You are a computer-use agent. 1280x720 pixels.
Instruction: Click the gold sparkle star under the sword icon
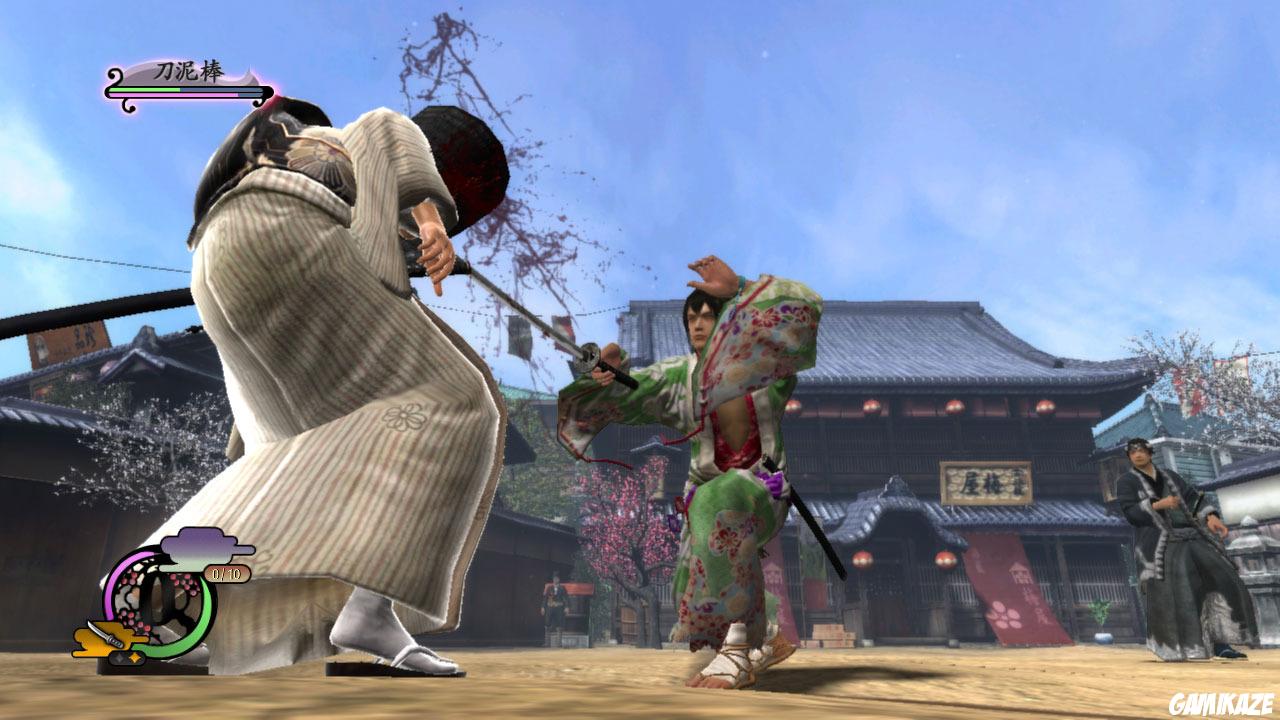[134, 657]
